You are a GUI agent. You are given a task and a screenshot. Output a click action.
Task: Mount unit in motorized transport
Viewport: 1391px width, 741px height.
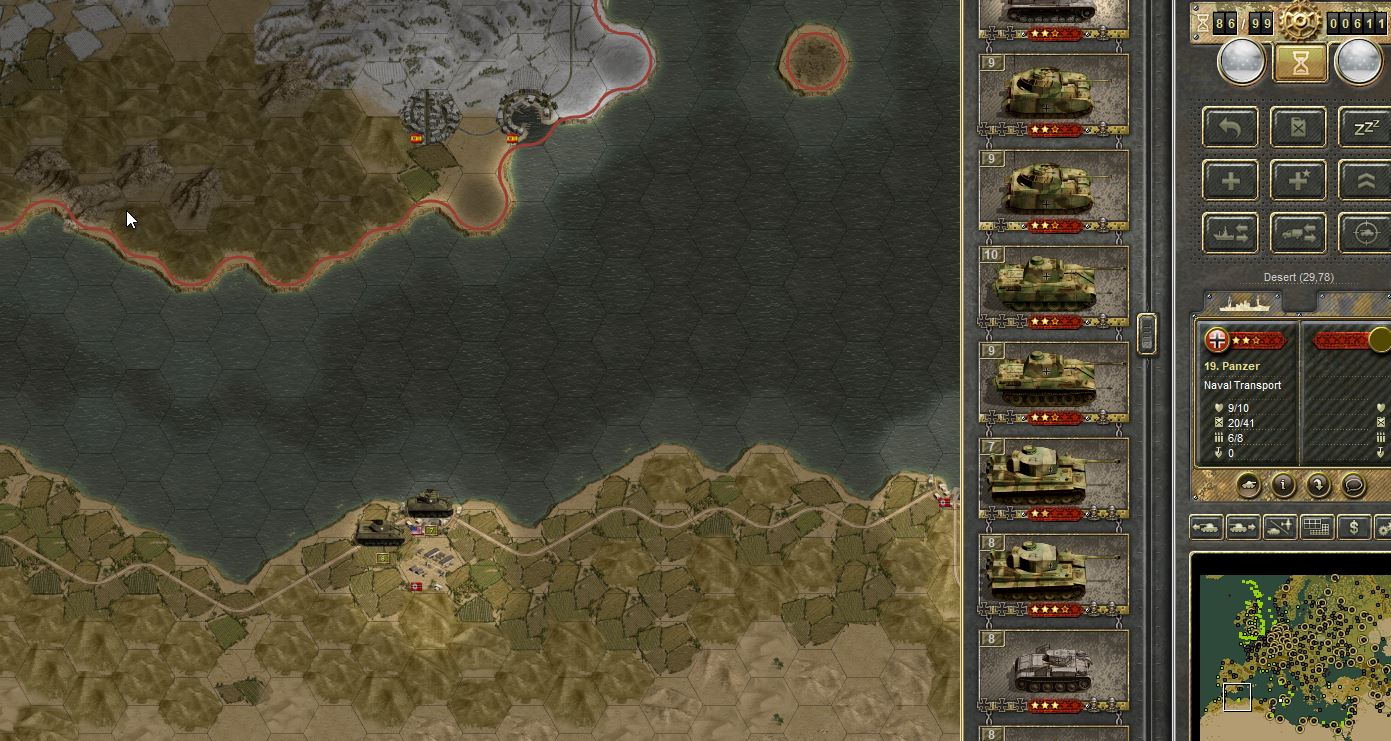tap(1298, 232)
